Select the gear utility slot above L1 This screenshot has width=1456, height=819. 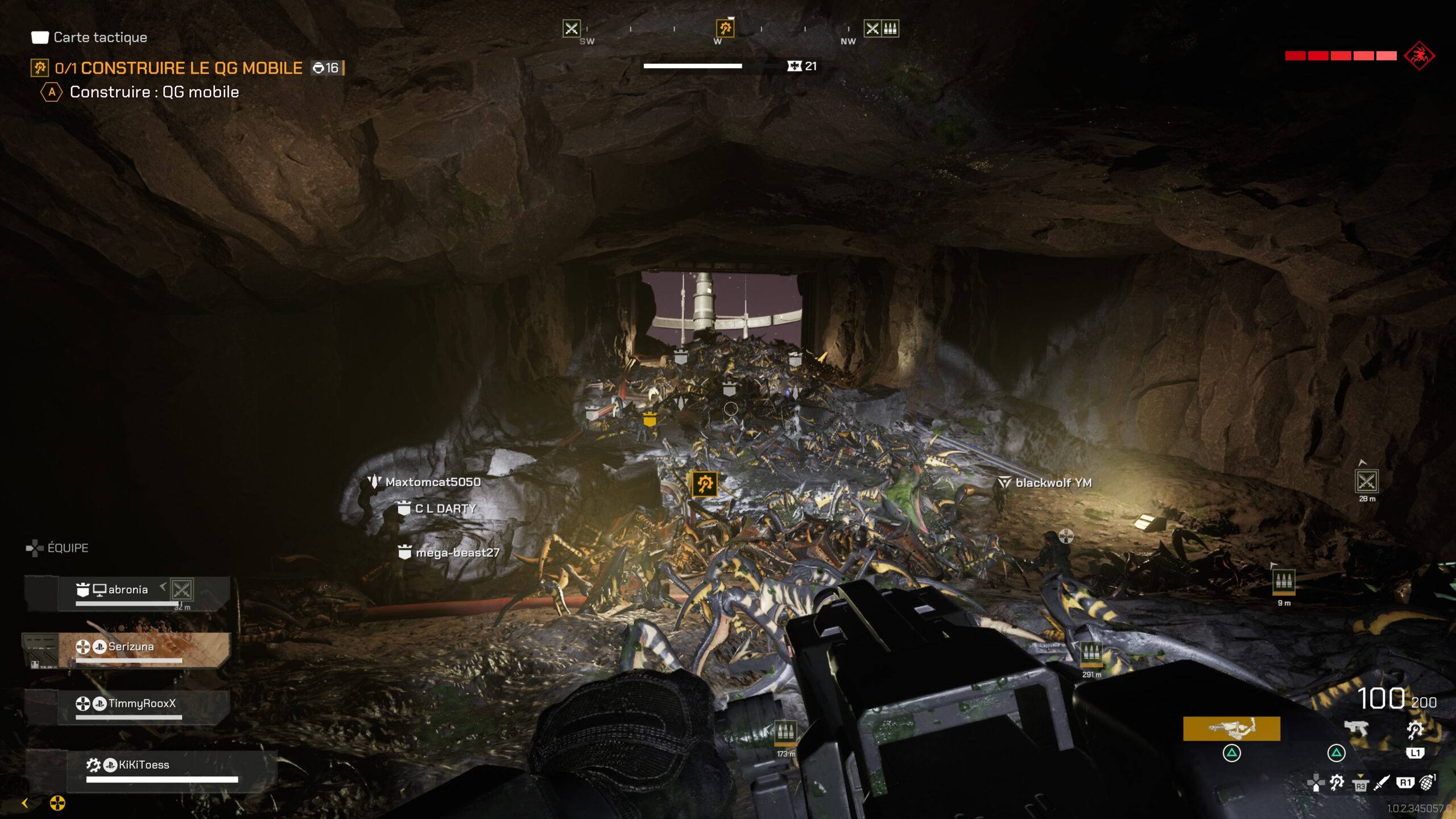(1415, 730)
